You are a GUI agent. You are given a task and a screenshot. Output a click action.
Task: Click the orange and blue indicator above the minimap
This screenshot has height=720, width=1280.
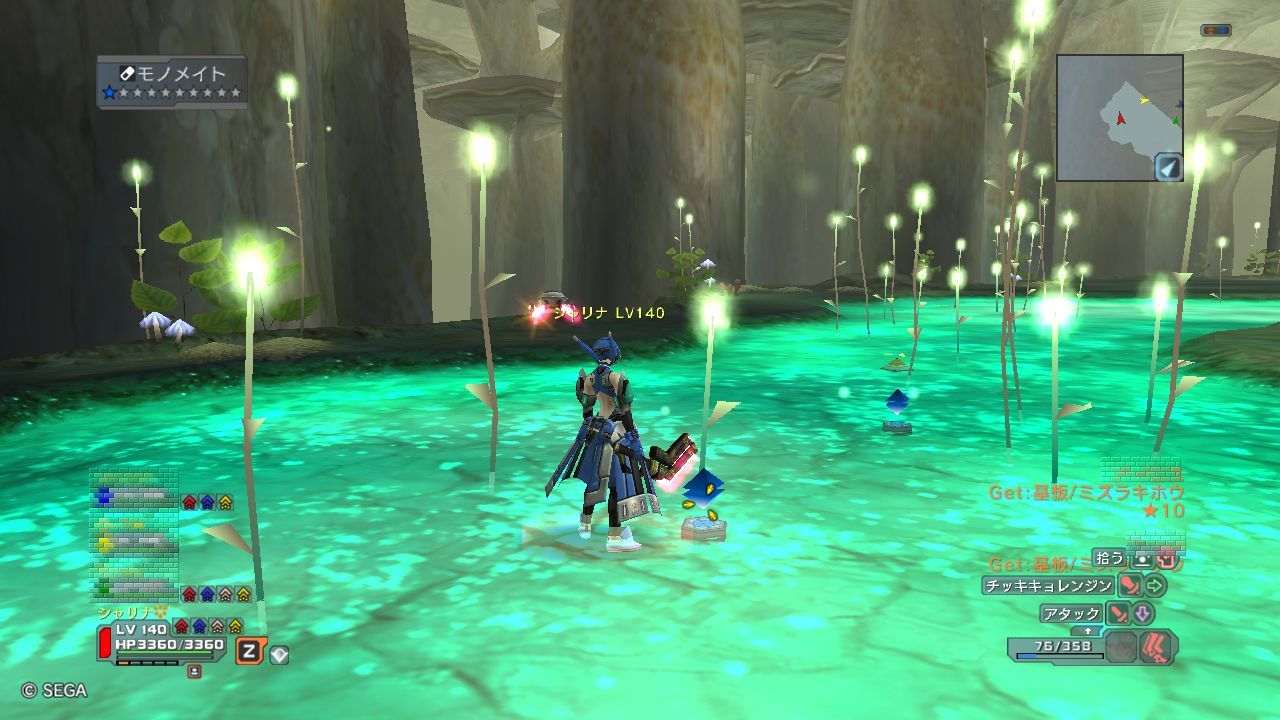(1215, 31)
